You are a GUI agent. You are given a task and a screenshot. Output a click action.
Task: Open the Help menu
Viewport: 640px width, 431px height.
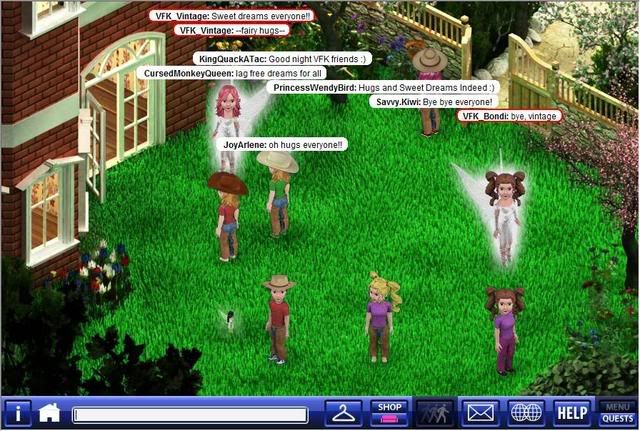(572, 413)
